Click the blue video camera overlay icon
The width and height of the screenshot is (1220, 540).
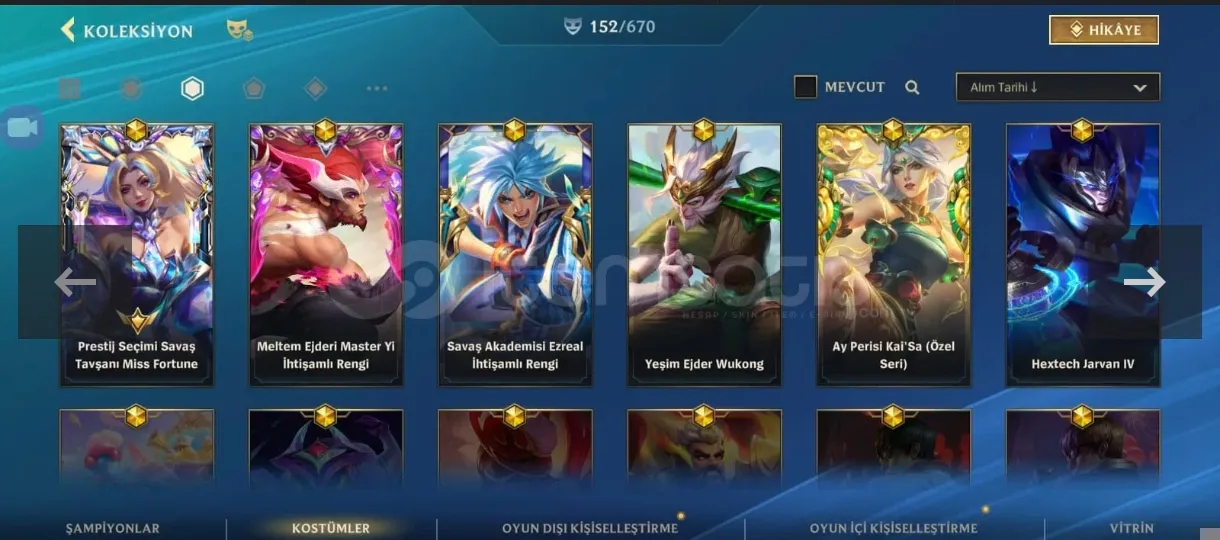[x=22, y=128]
